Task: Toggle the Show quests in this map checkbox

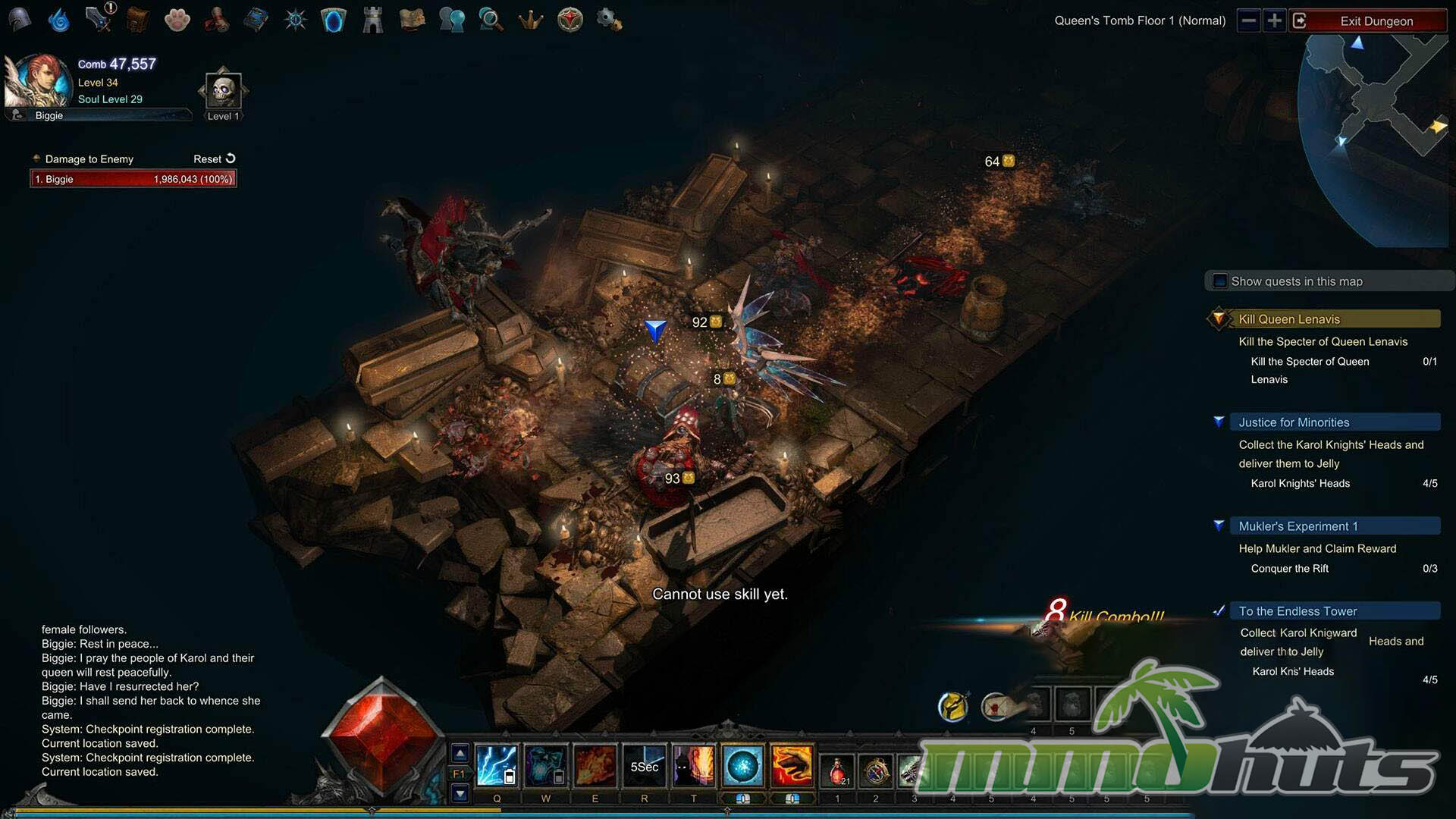Action: (1220, 281)
